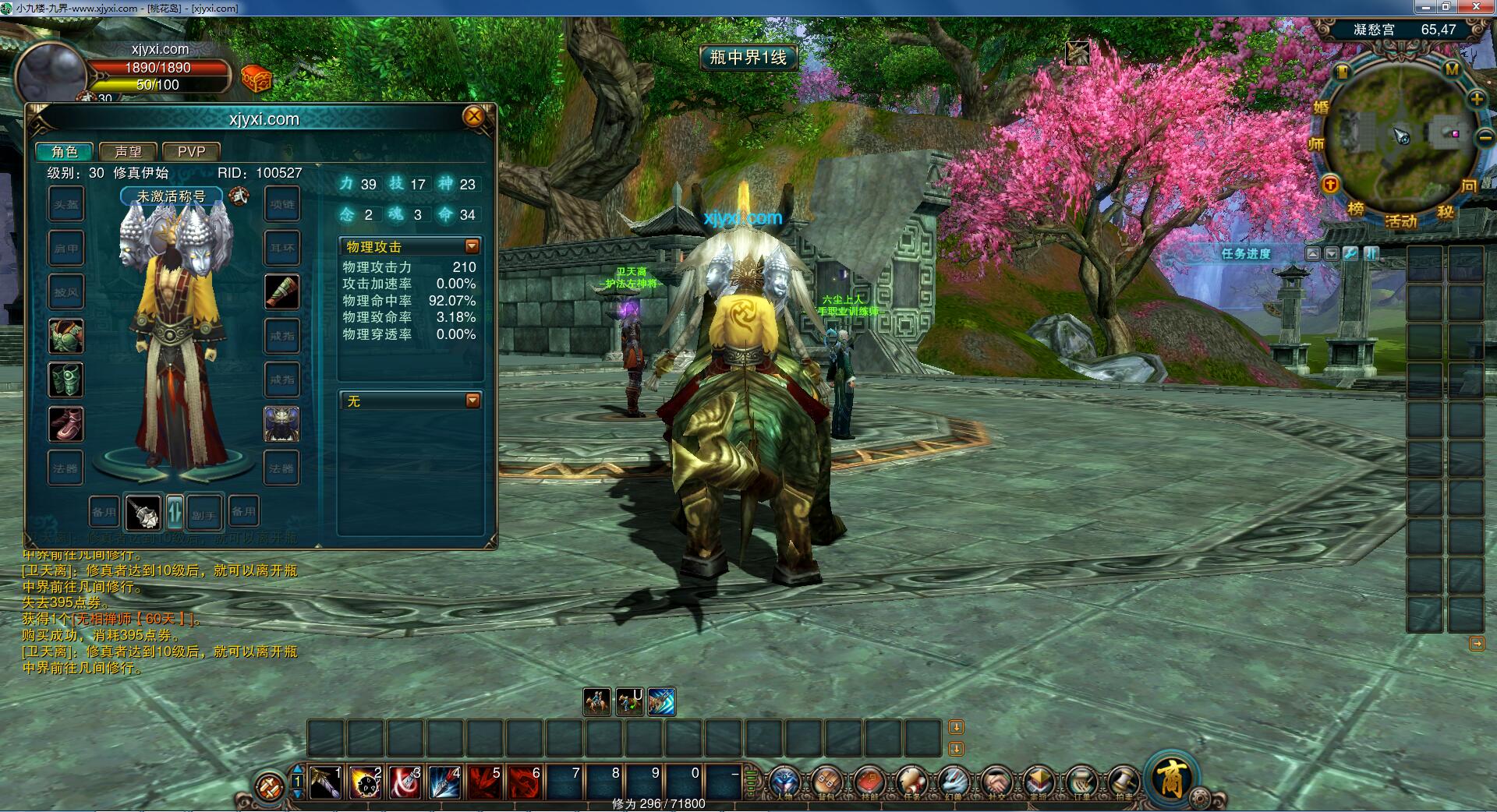Image resolution: width=1497 pixels, height=812 pixels.
Task: Expand the 物理攻击 stats dropdown
Action: coord(472,246)
